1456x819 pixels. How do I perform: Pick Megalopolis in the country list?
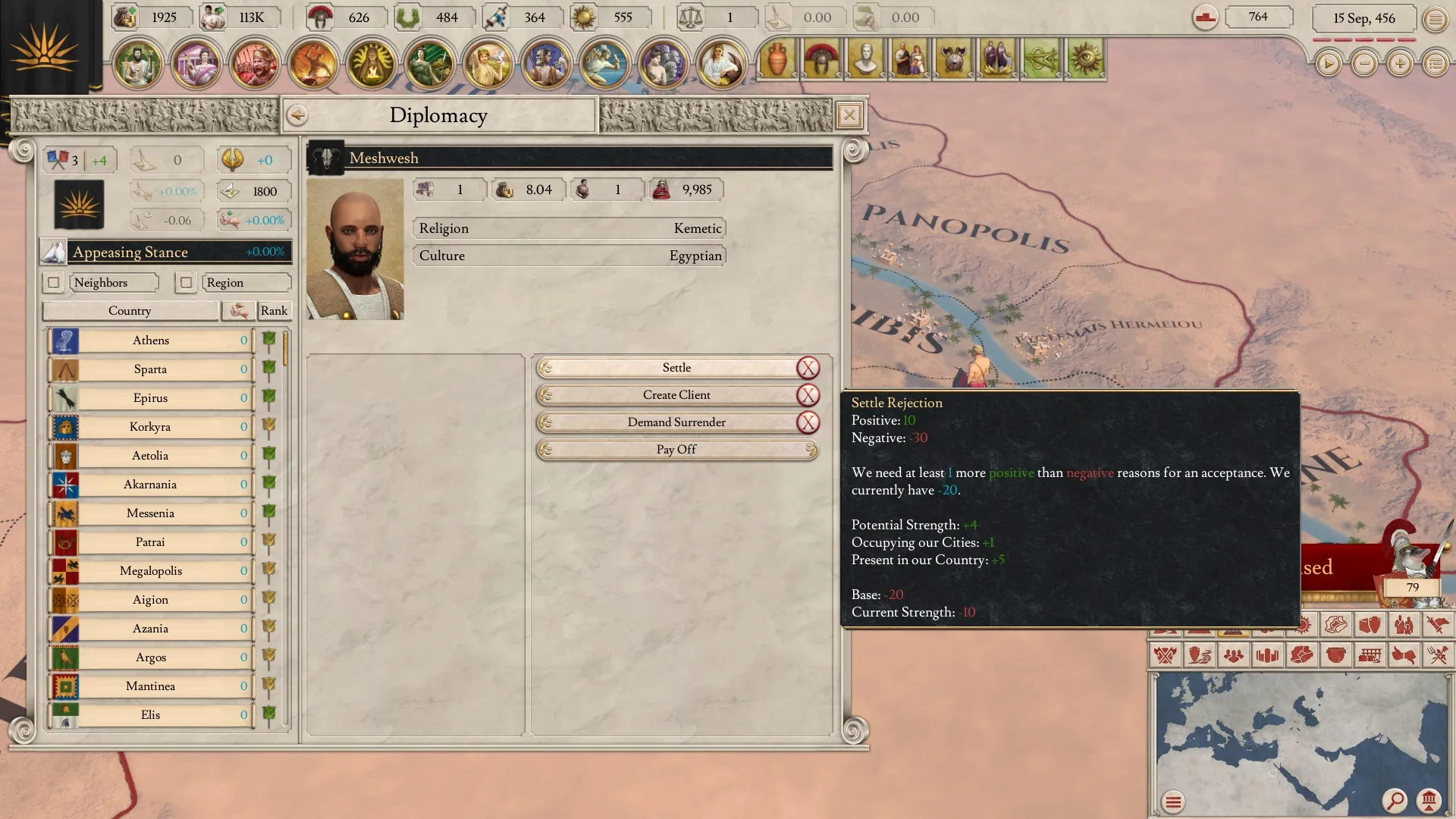pyautogui.click(x=151, y=571)
